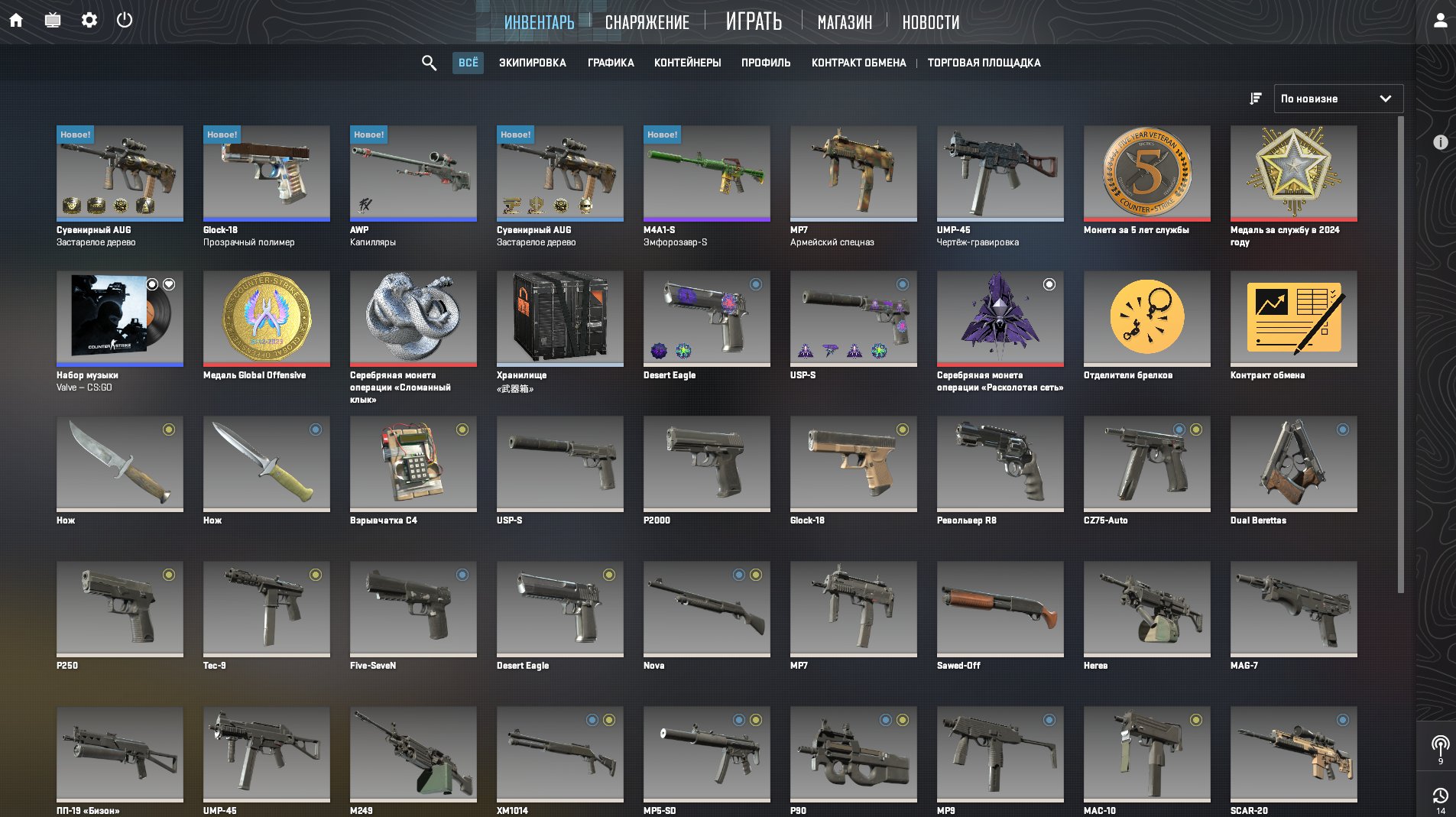Select the ВСЁ inventory filter
Image resolution: width=1456 pixels, height=817 pixels.
tap(469, 63)
